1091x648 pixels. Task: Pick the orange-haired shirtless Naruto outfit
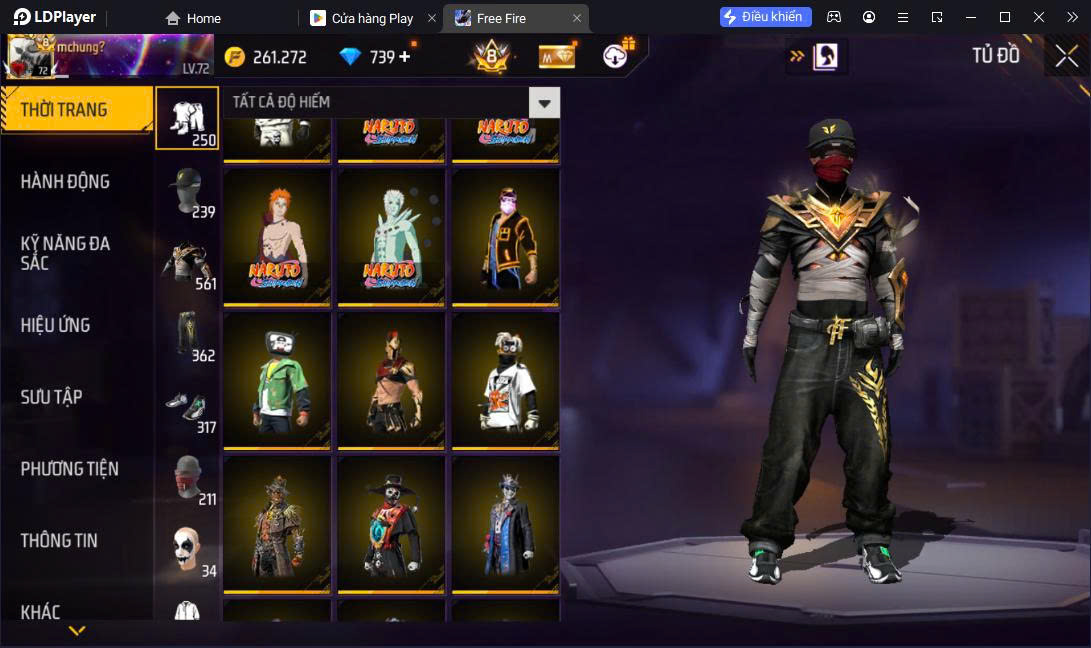click(x=277, y=237)
